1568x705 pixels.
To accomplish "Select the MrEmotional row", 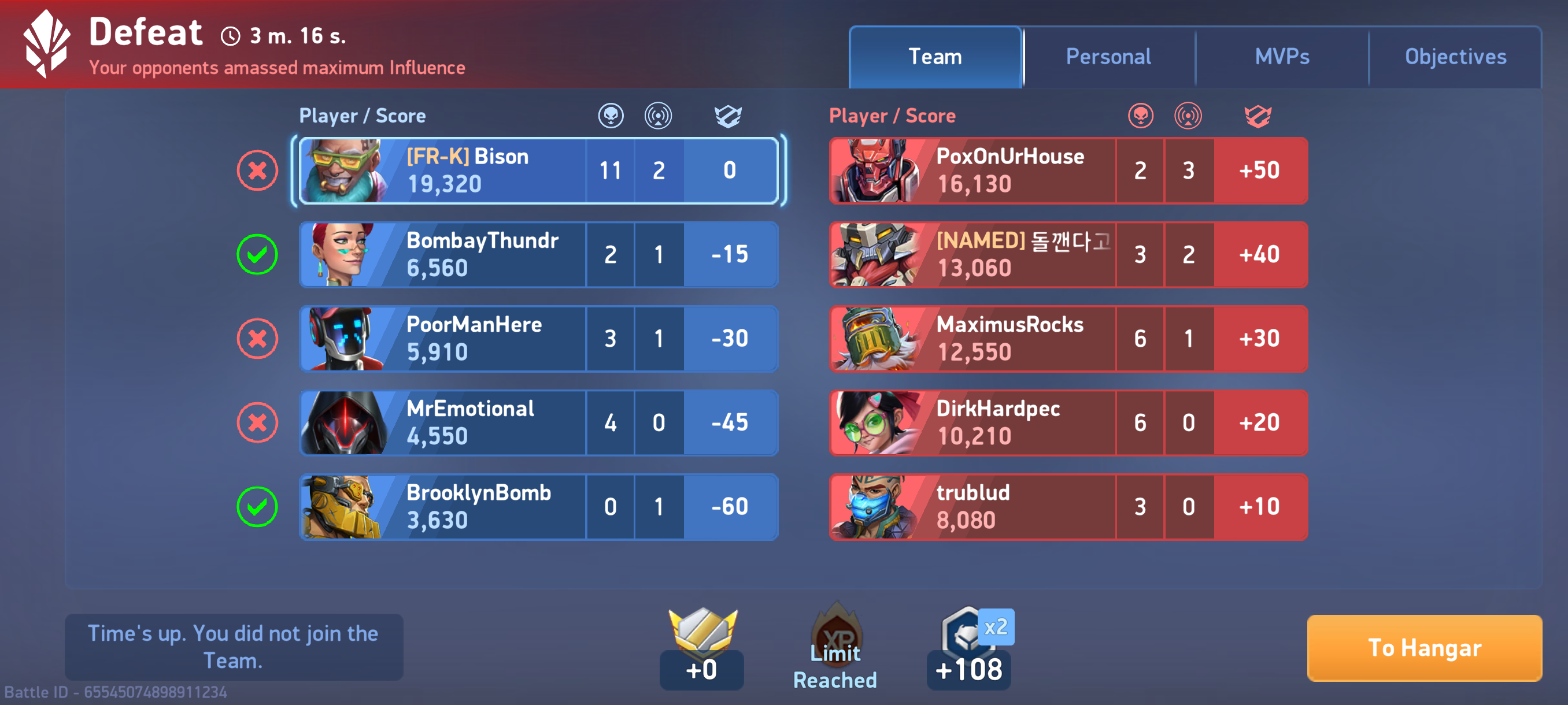I will pyautogui.click(x=538, y=422).
